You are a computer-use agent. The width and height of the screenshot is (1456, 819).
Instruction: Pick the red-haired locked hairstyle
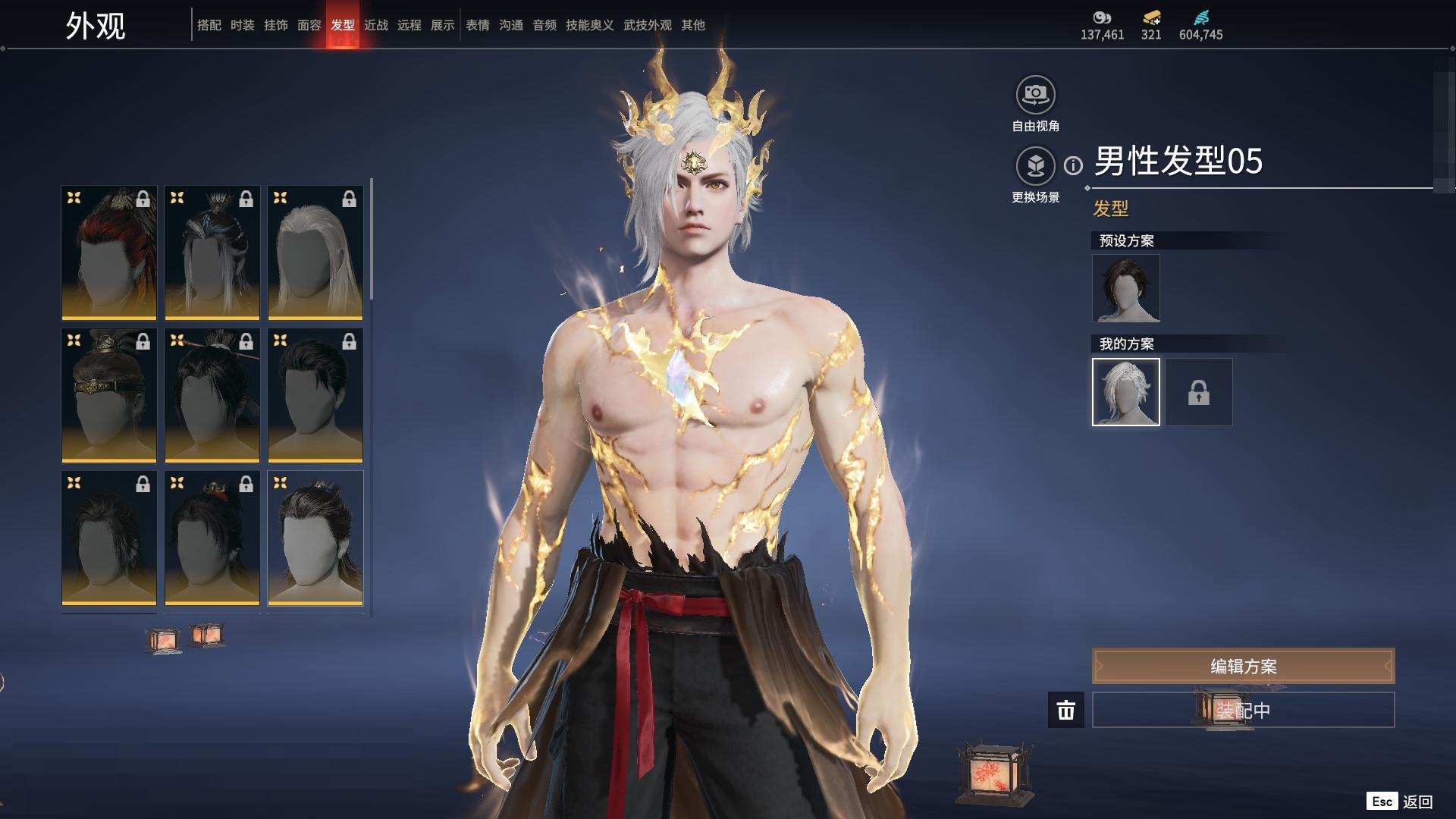(x=109, y=253)
